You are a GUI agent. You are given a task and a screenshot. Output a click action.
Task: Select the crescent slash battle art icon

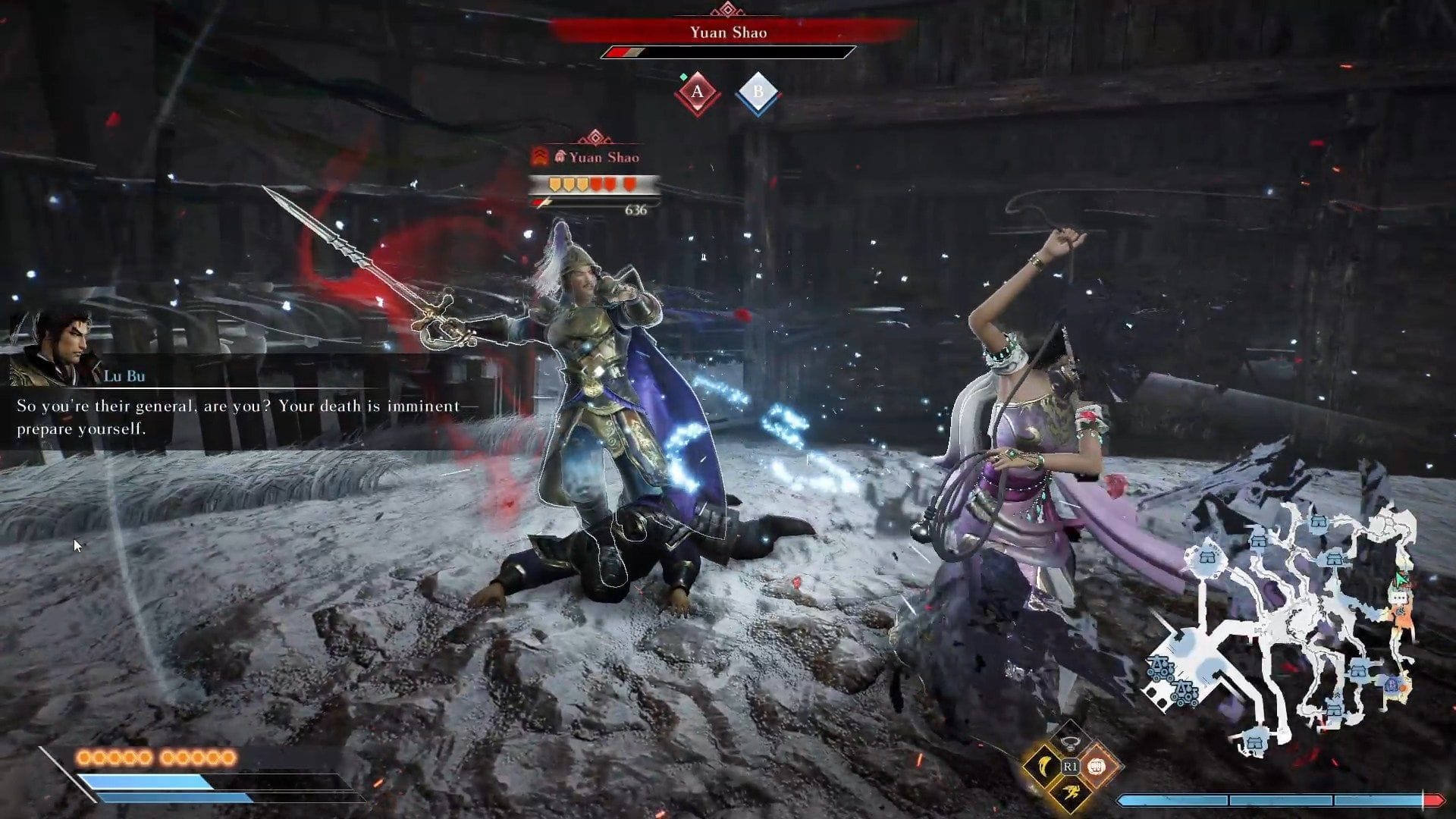(x=1043, y=766)
